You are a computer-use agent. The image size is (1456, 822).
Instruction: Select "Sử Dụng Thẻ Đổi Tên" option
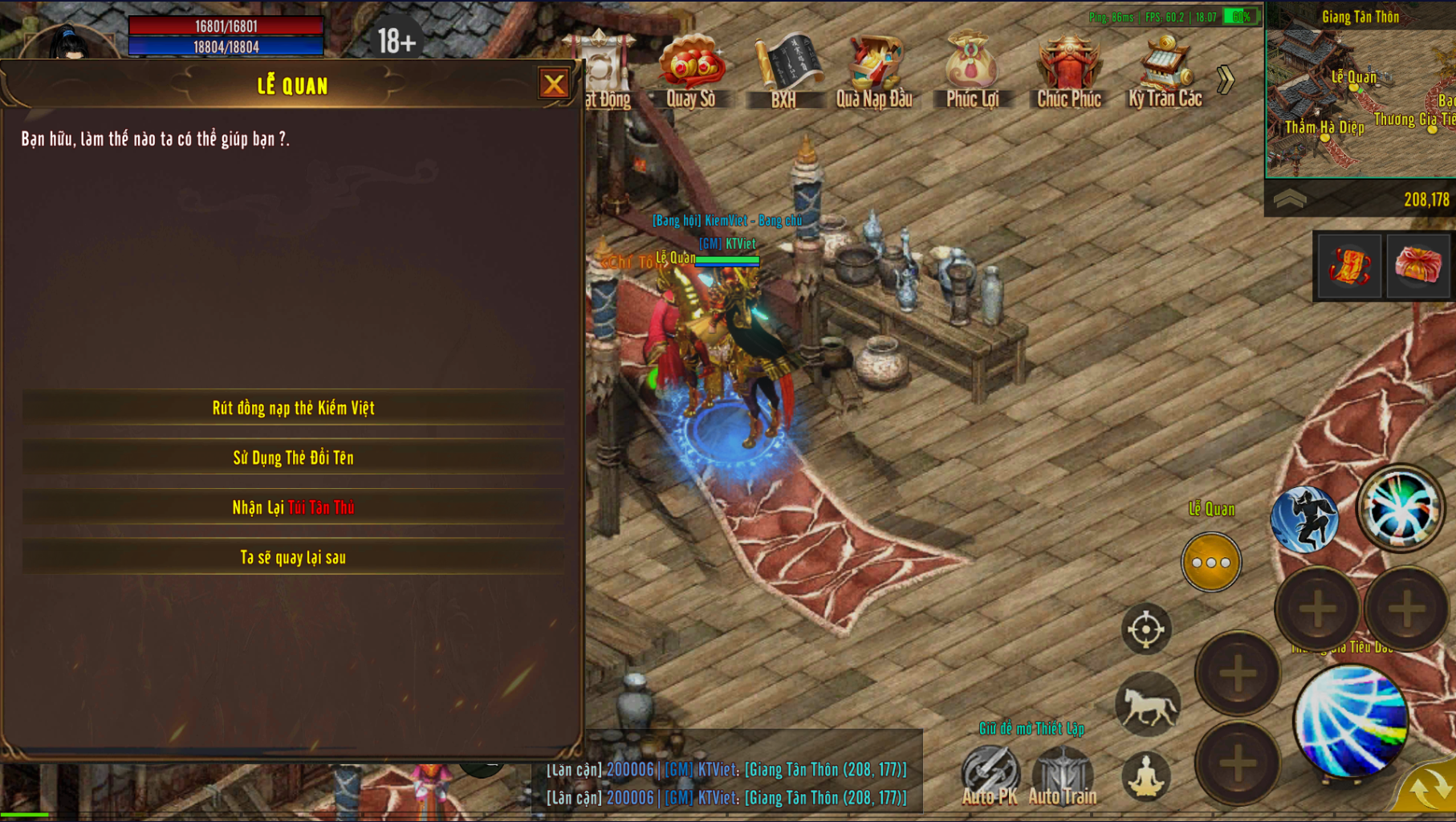(293, 458)
